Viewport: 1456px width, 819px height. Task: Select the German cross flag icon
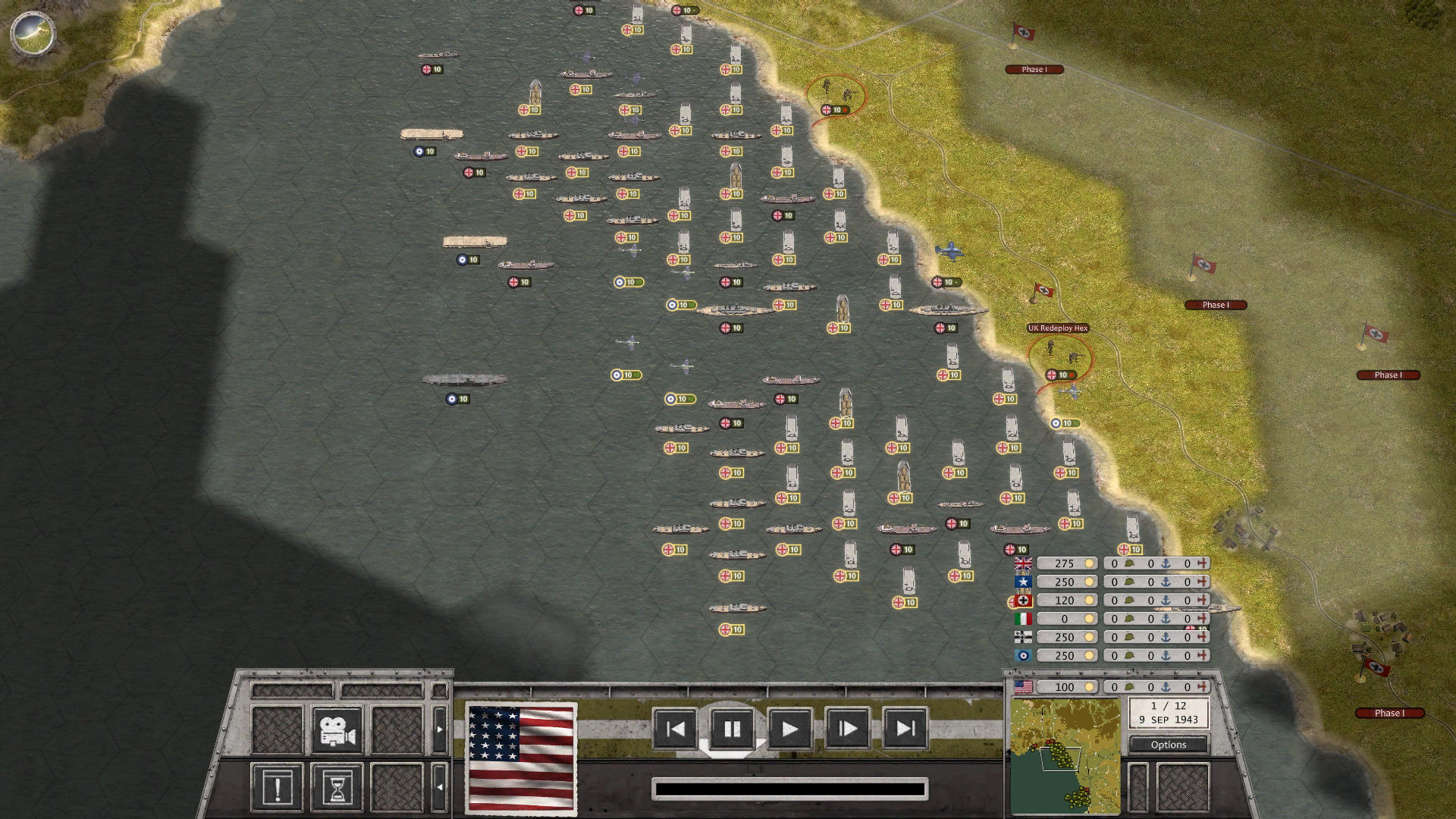pyautogui.click(x=1022, y=600)
